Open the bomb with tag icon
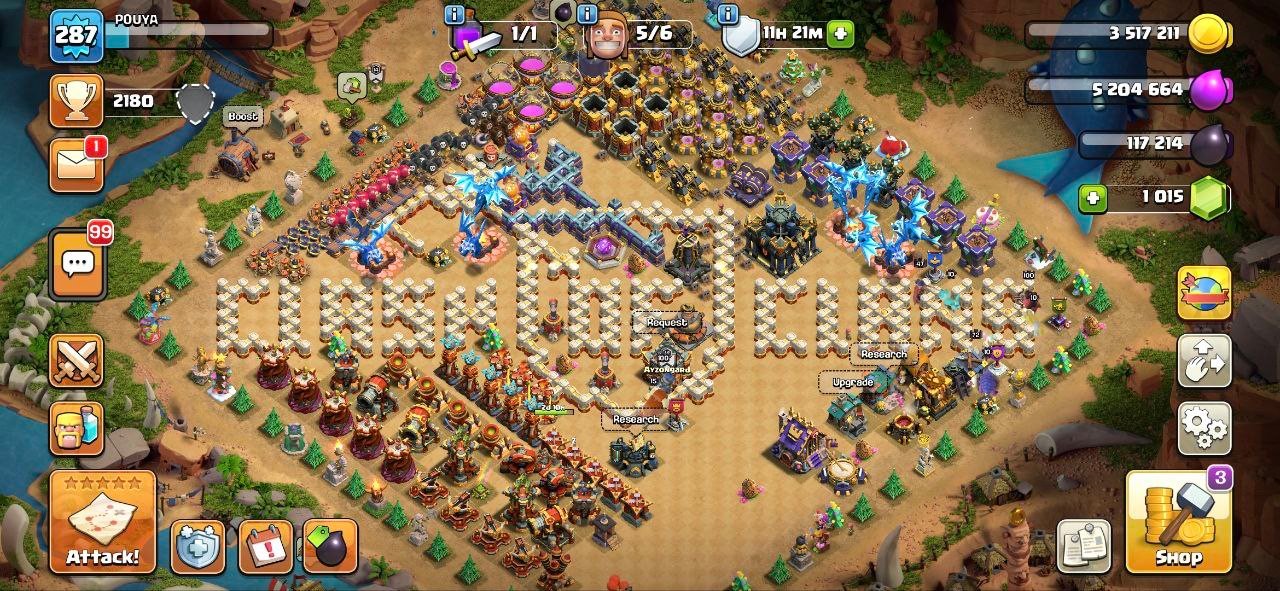 (330, 547)
